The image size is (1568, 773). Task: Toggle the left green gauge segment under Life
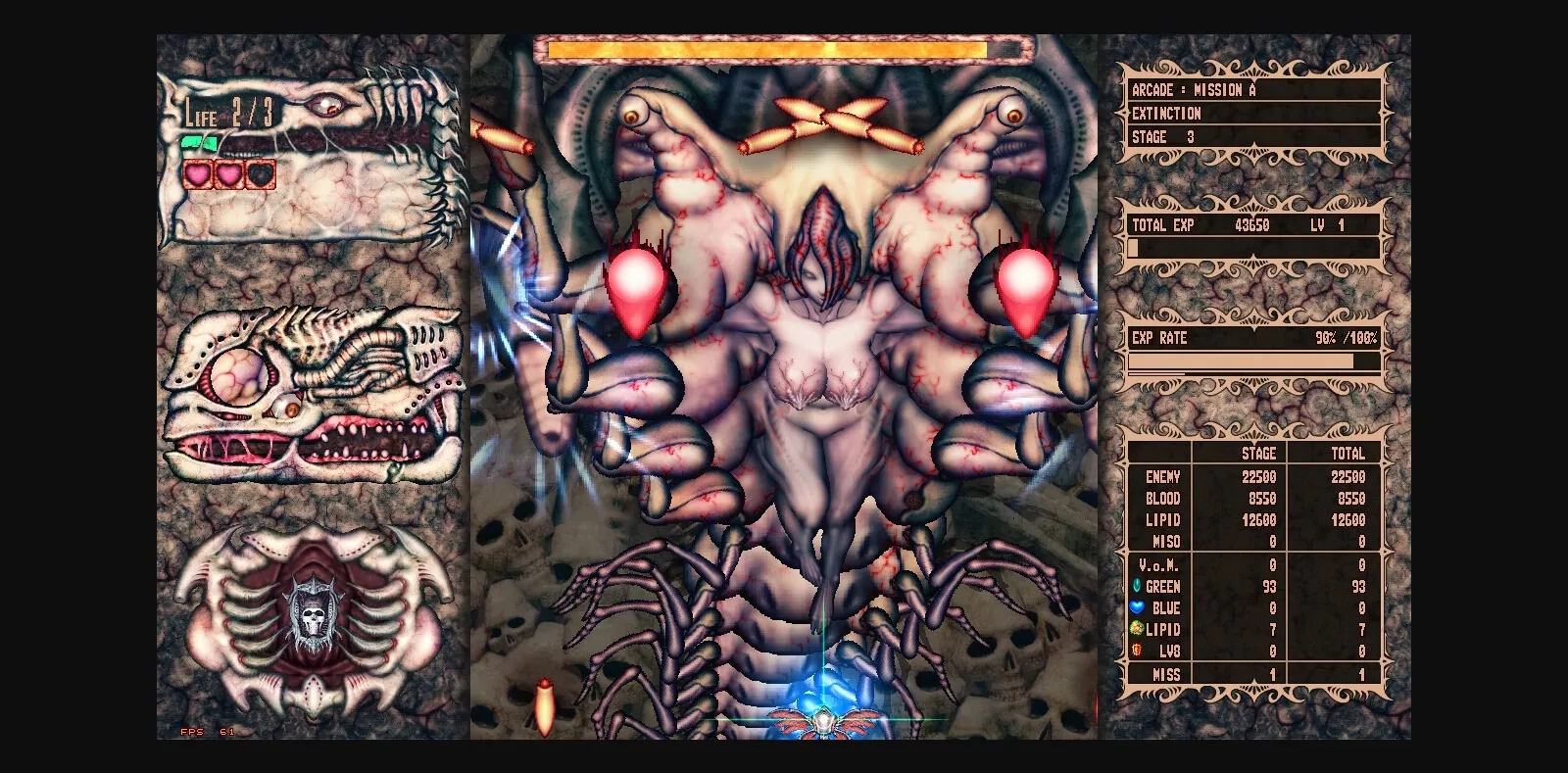tap(190, 141)
